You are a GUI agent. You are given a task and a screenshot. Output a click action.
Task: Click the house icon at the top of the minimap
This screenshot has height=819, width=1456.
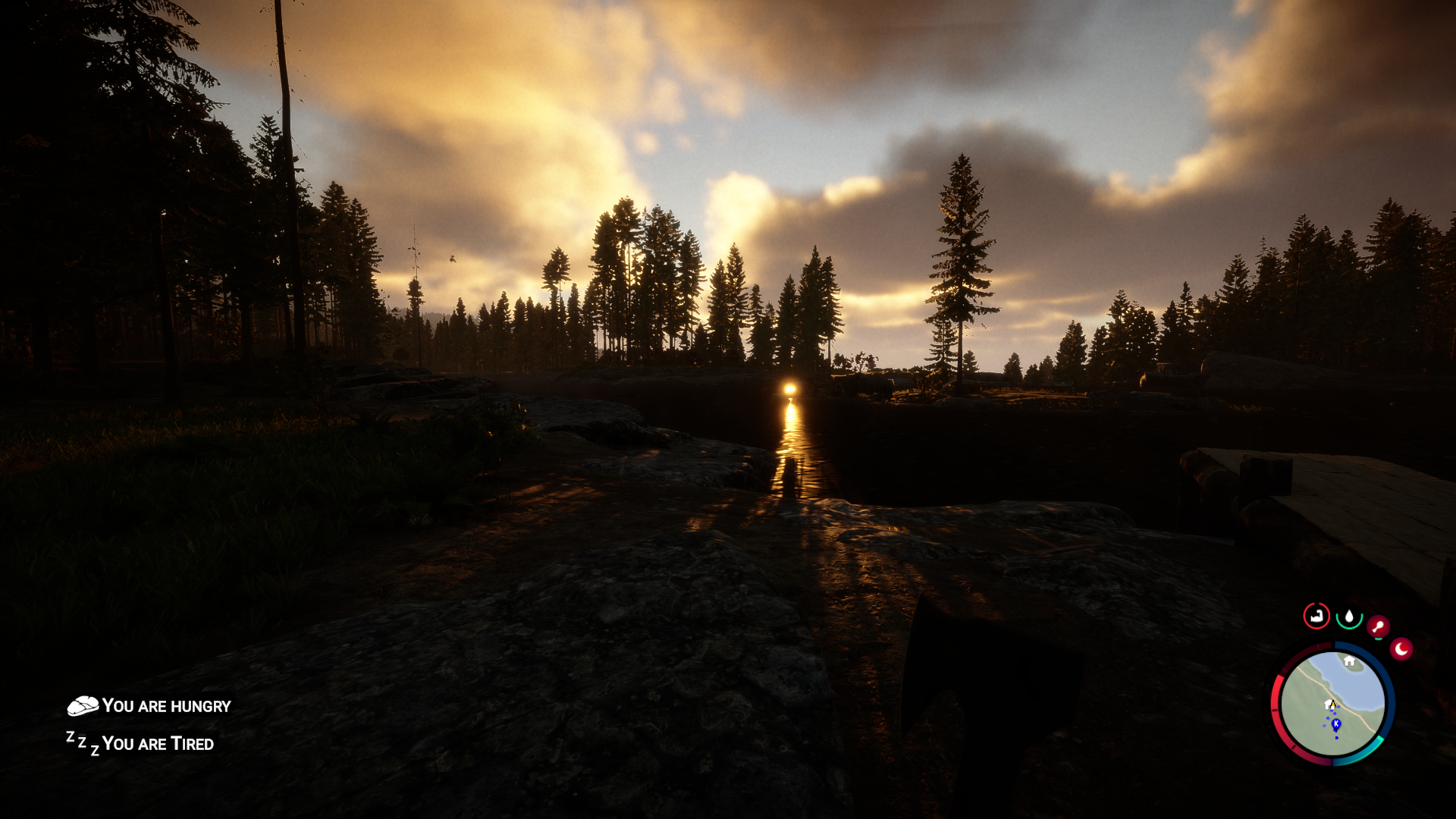[x=1348, y=661]
